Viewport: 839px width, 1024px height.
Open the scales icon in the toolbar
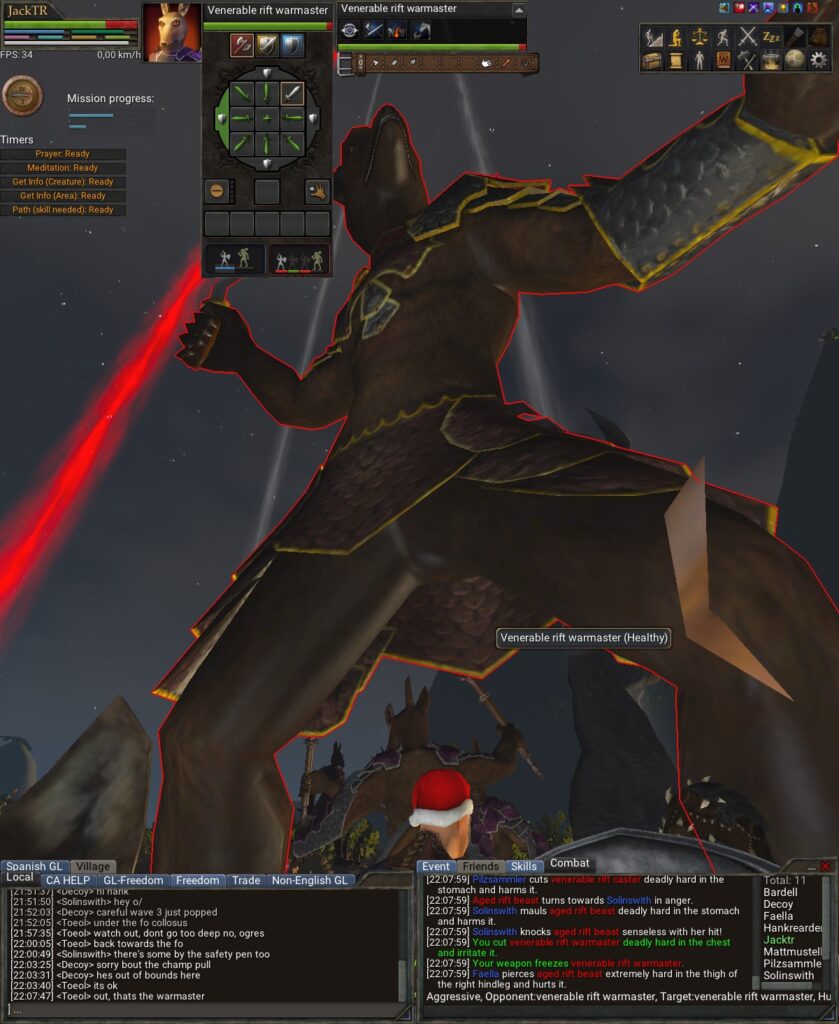(x=699, y=37)
